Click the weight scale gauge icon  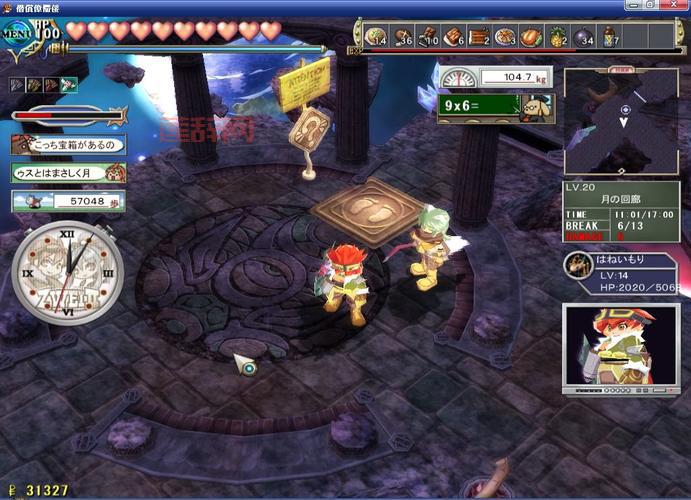click(x=457, y=78)
